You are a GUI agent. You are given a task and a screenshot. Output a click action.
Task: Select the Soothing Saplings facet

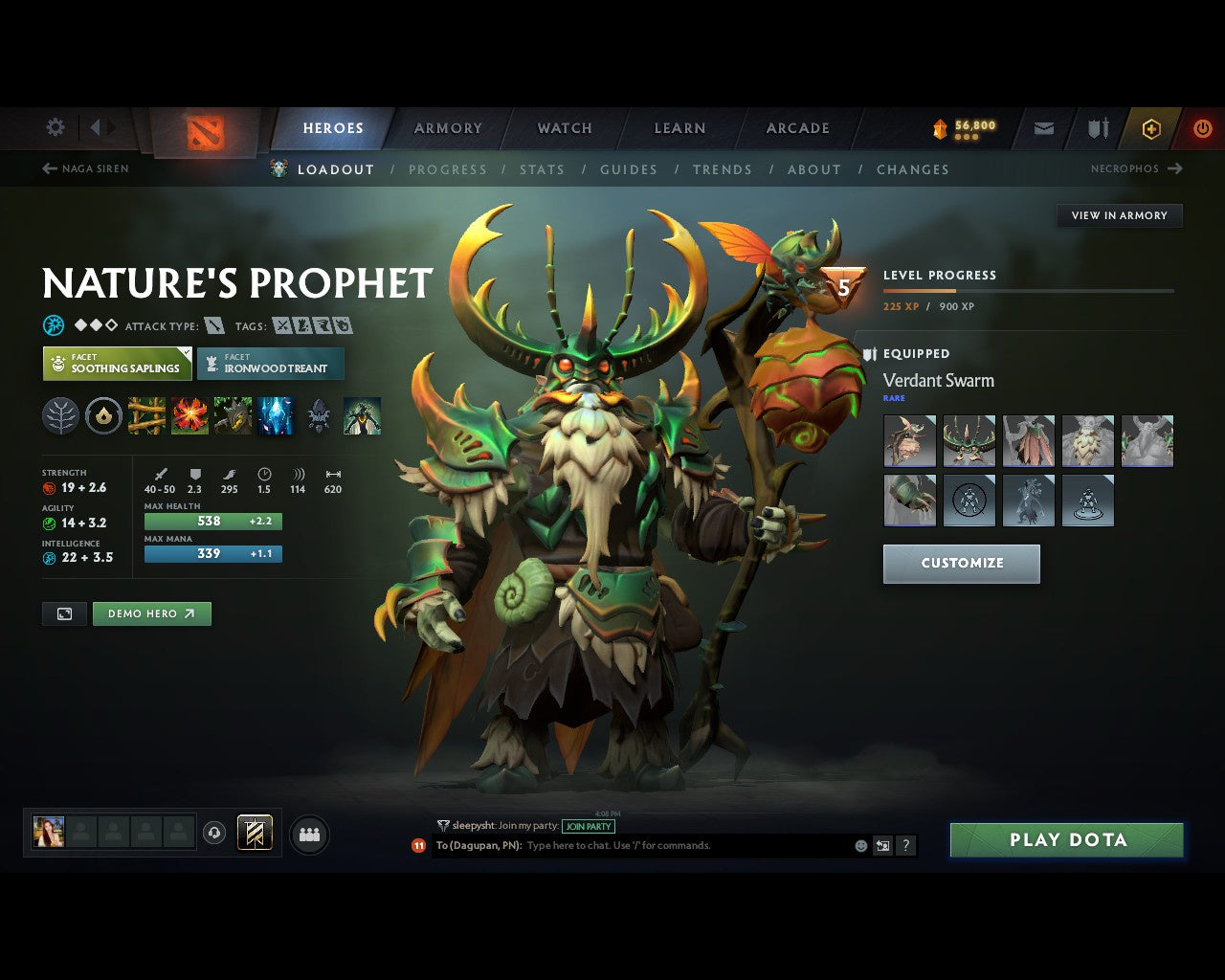pyautogui.click(x=116, y=364)
